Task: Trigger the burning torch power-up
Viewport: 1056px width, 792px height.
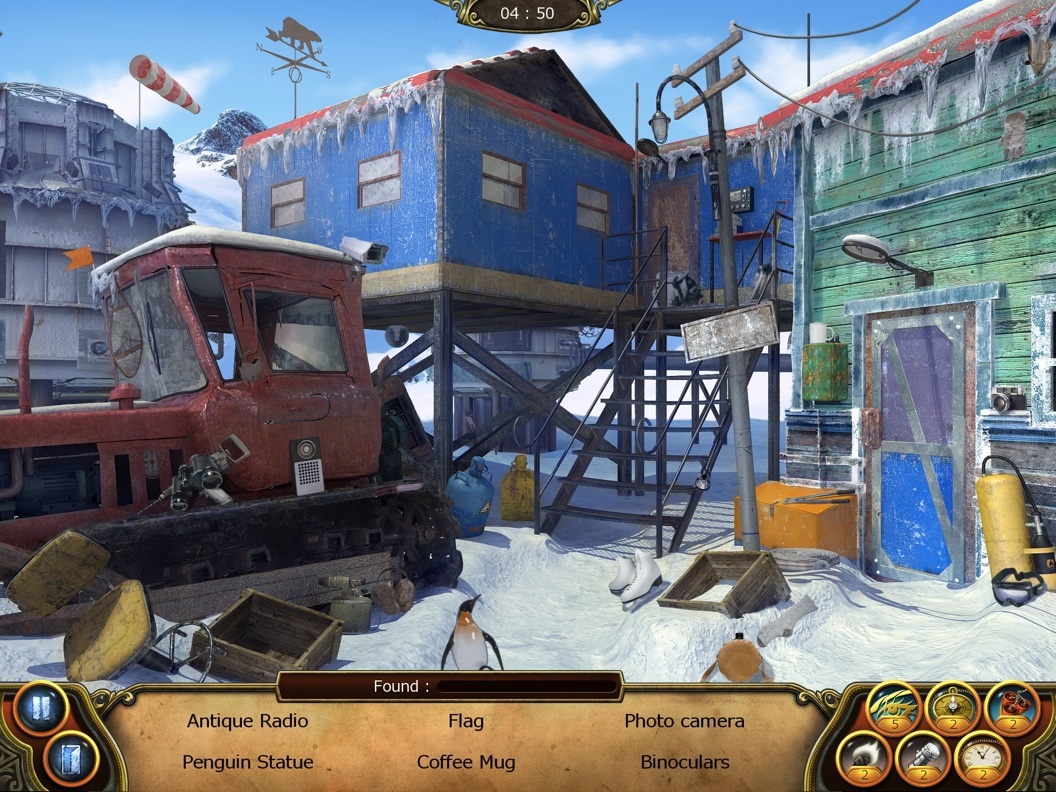Action: tap(864, 756)
